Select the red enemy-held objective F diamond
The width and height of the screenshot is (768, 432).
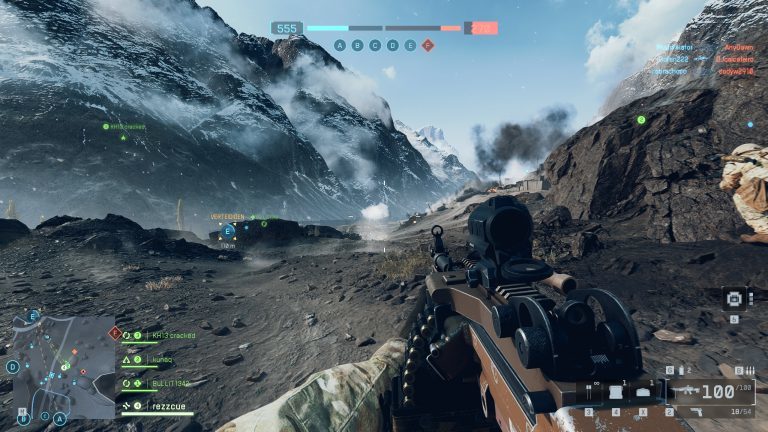tap(427, 45)
